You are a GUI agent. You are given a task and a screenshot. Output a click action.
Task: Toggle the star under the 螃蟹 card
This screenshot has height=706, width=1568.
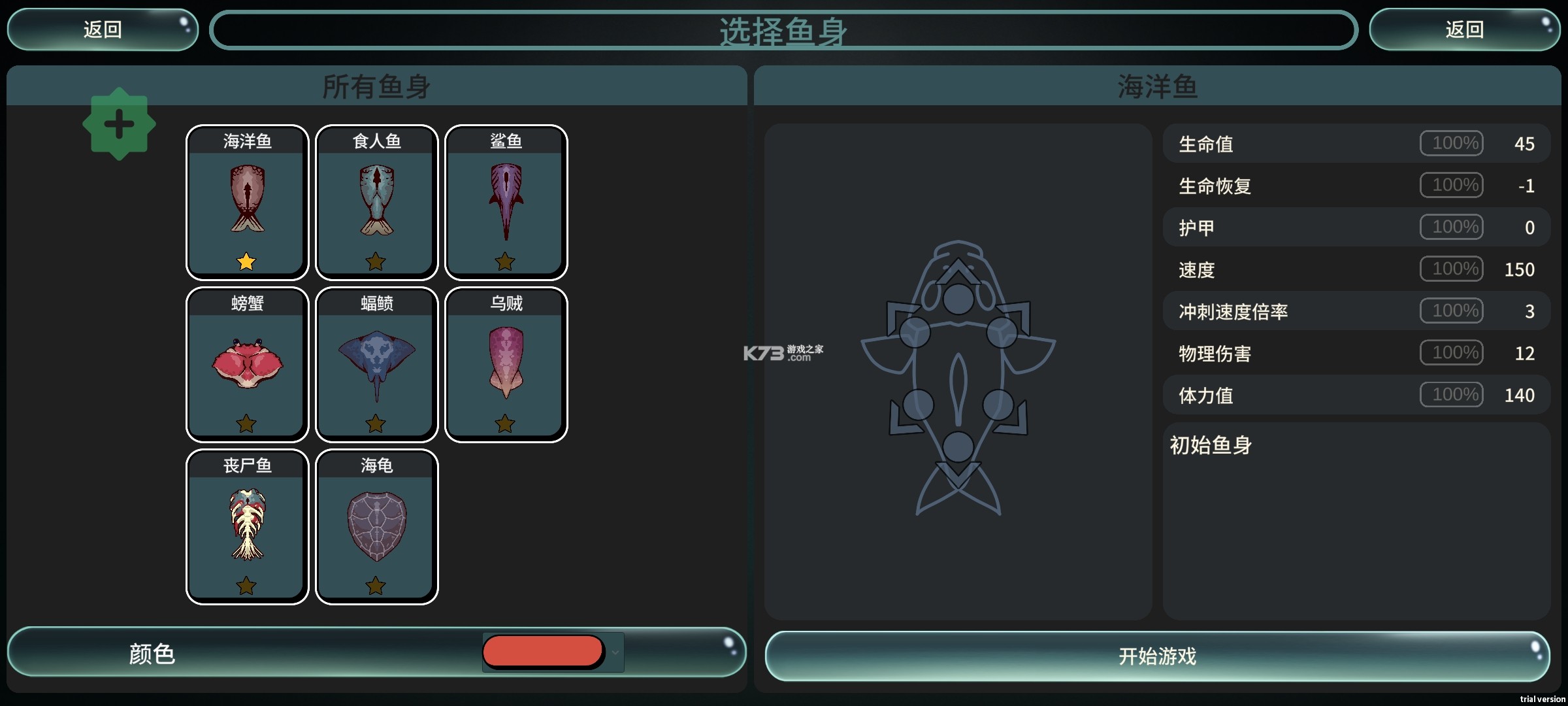247,424
